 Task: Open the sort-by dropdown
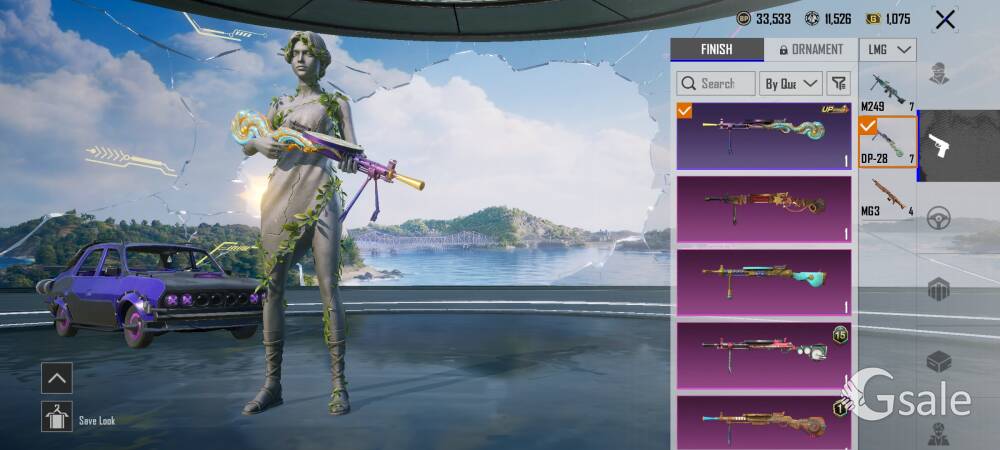[x=791, y=84]
